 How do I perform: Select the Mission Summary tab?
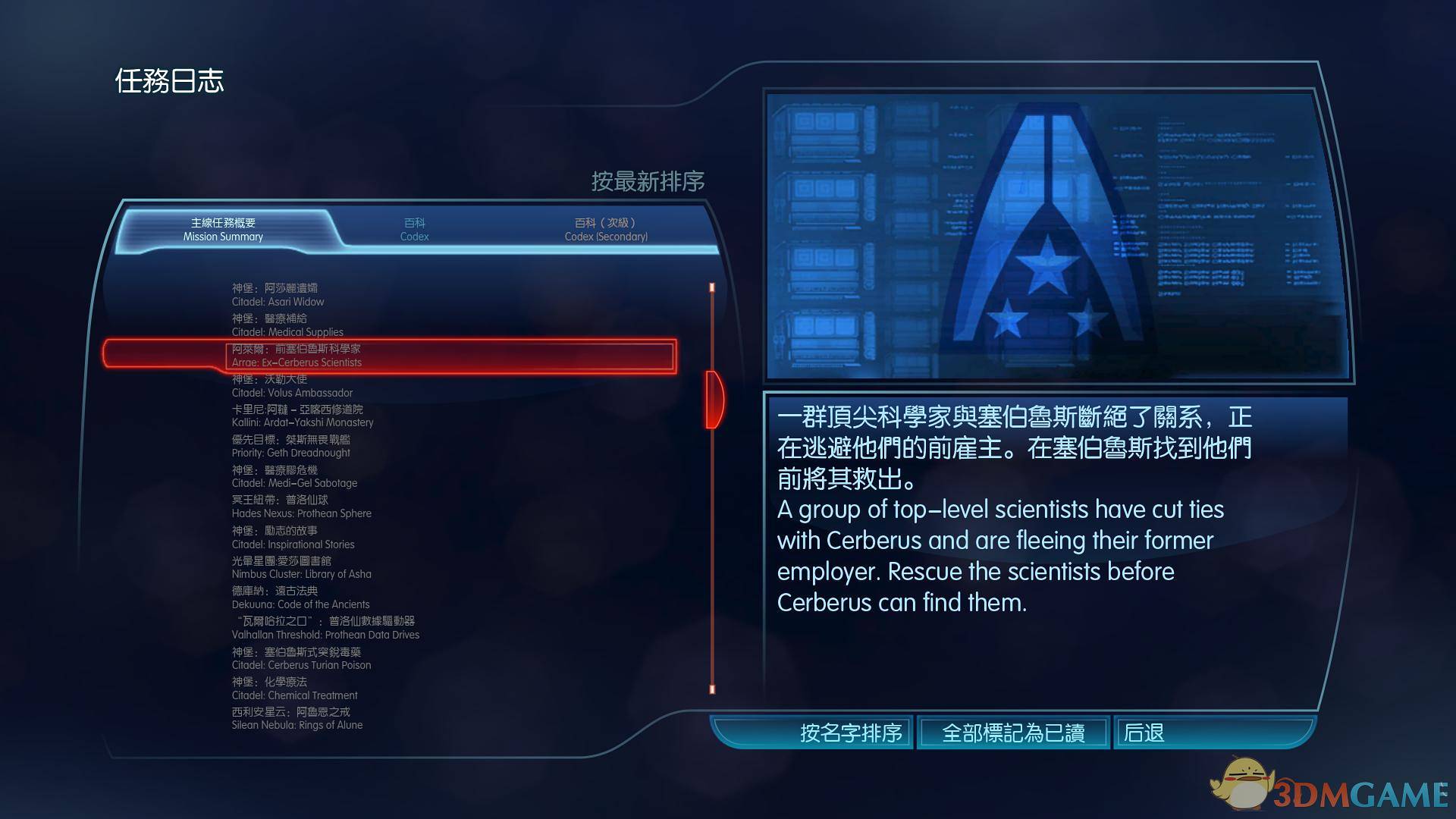tap(223, 230)
